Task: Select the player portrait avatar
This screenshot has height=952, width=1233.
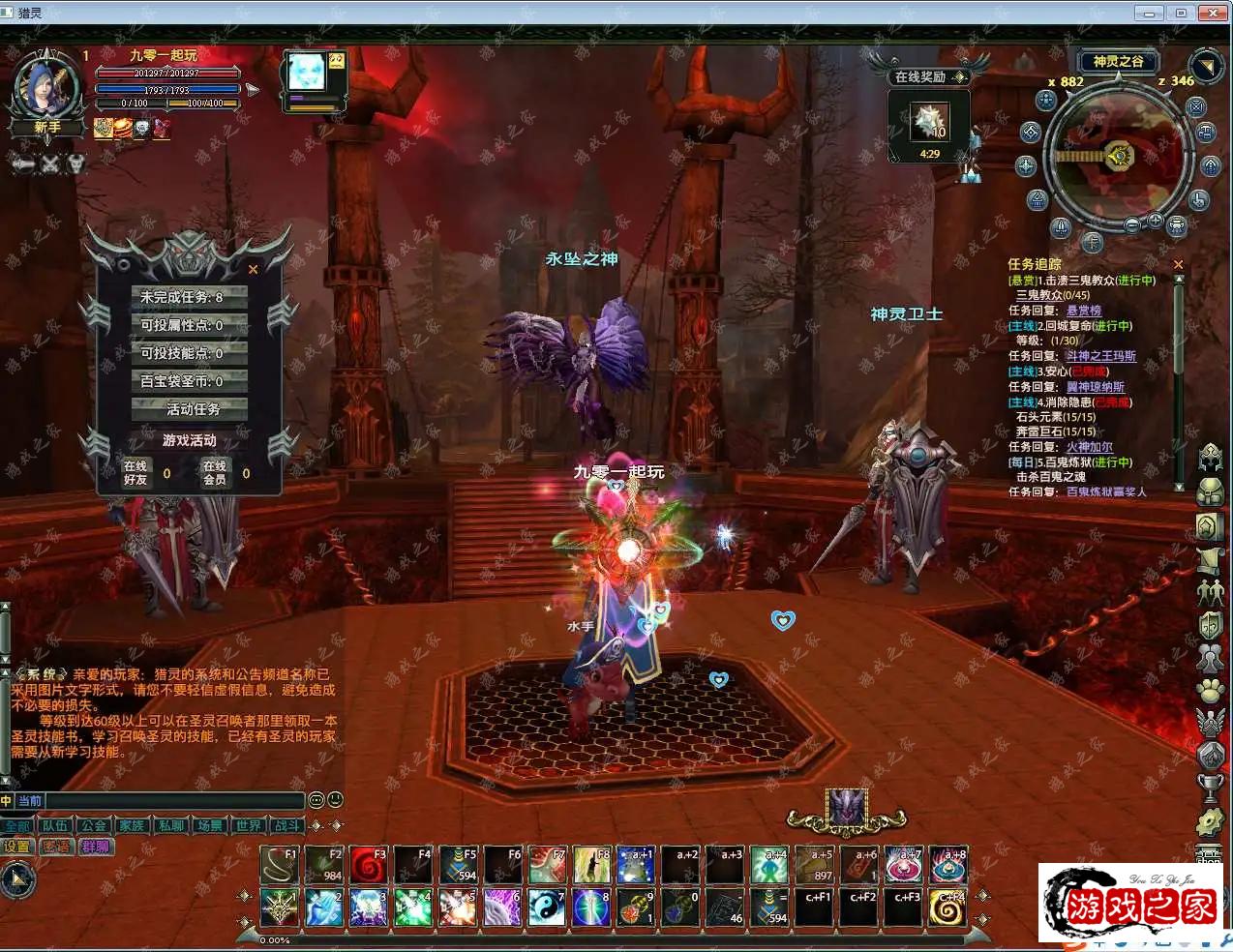Action: 45,89
